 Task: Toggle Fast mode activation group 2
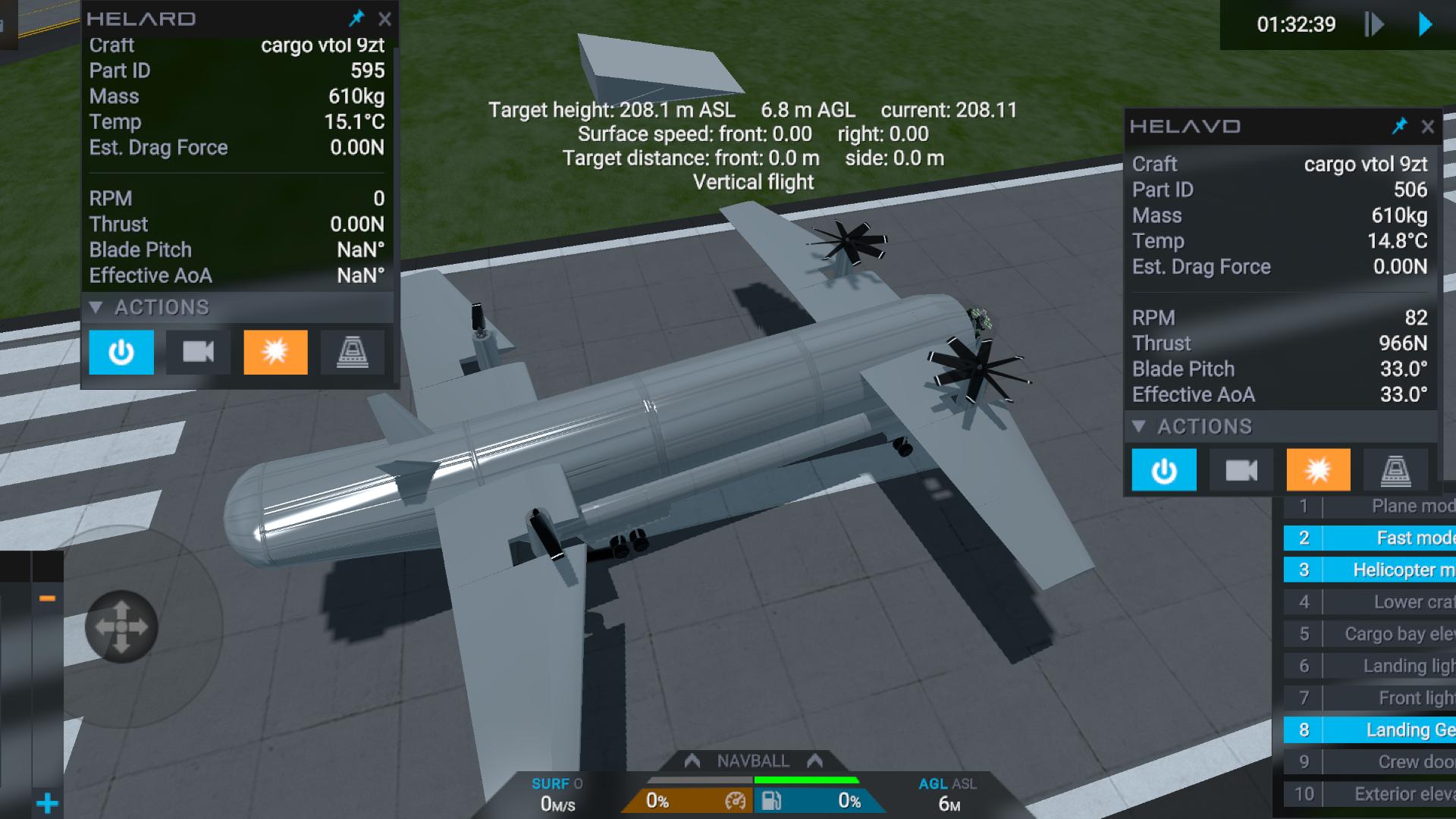[x=1369, y=538]
